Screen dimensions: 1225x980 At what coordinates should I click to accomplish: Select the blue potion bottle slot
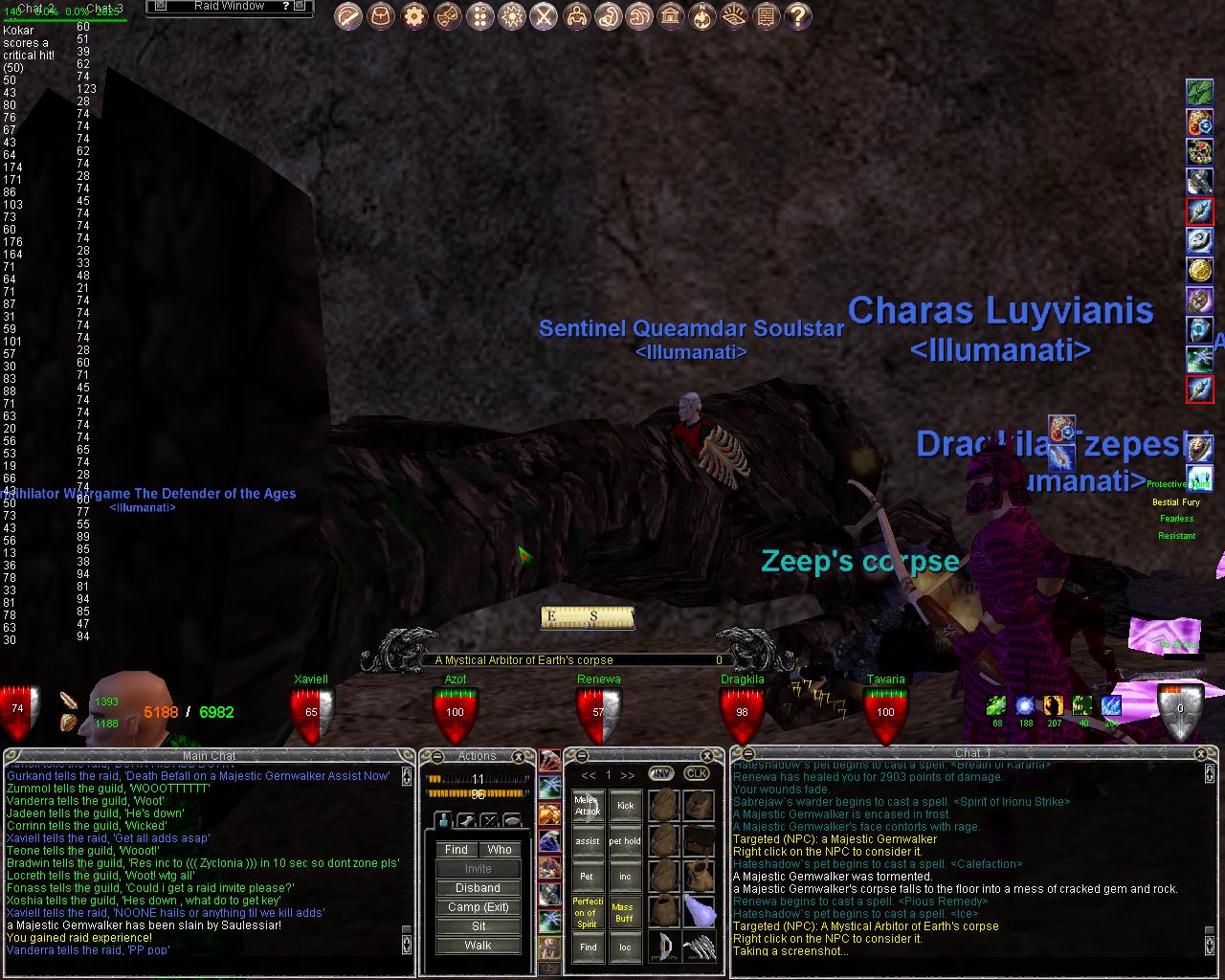click(698, 910)
